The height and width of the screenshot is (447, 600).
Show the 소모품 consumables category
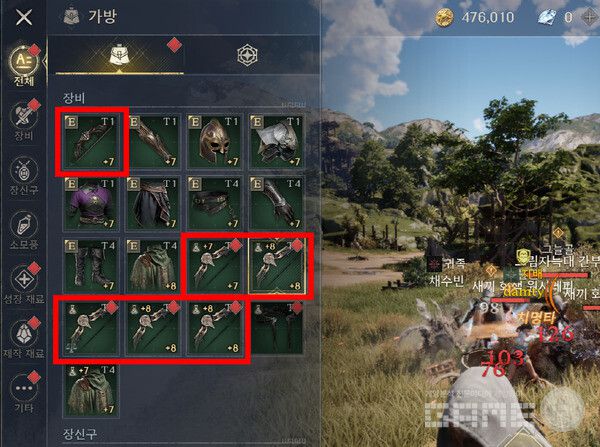tap(23, 228)
